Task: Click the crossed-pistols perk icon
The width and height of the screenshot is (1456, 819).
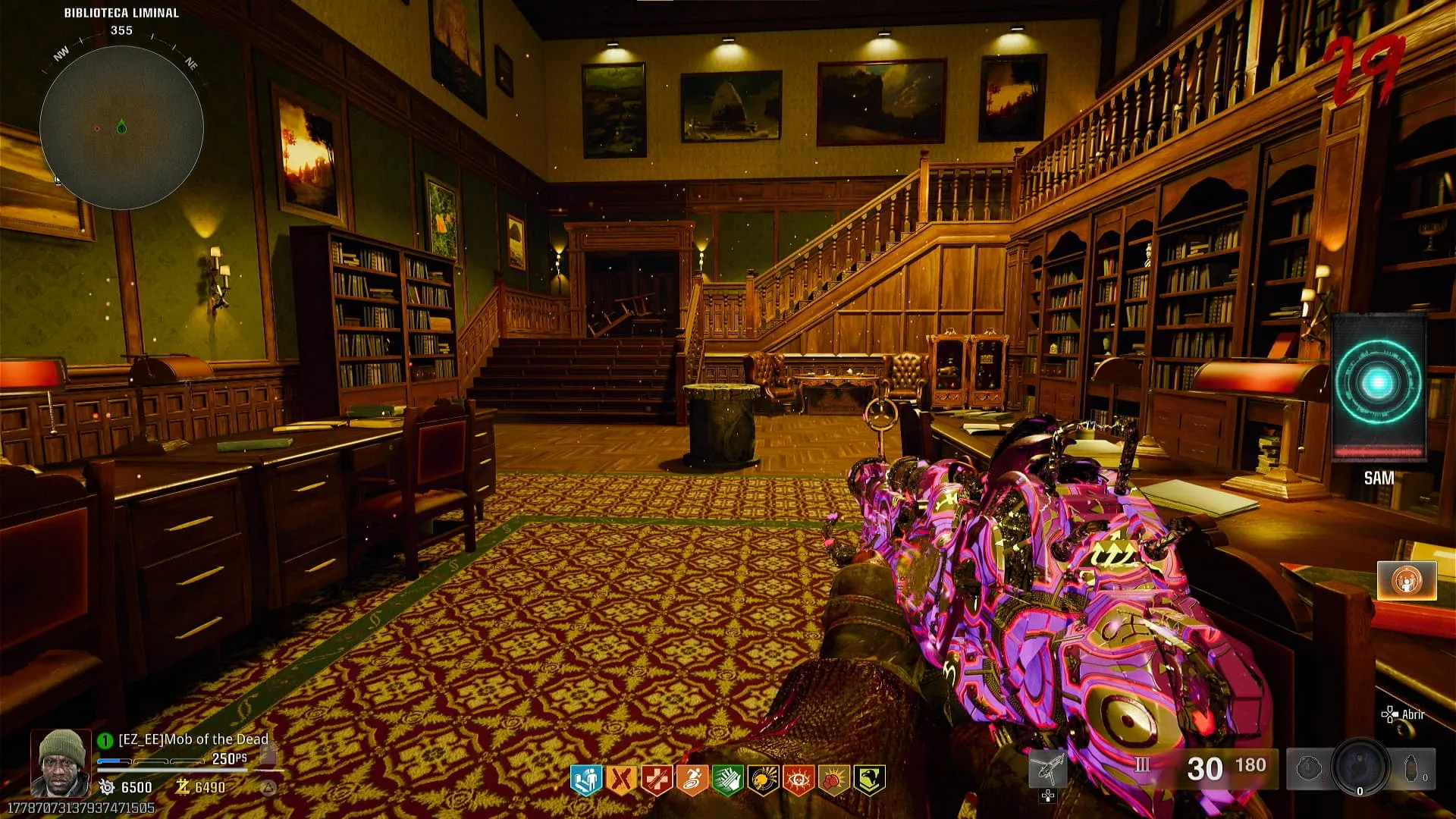Action: [x=621, y=780]
